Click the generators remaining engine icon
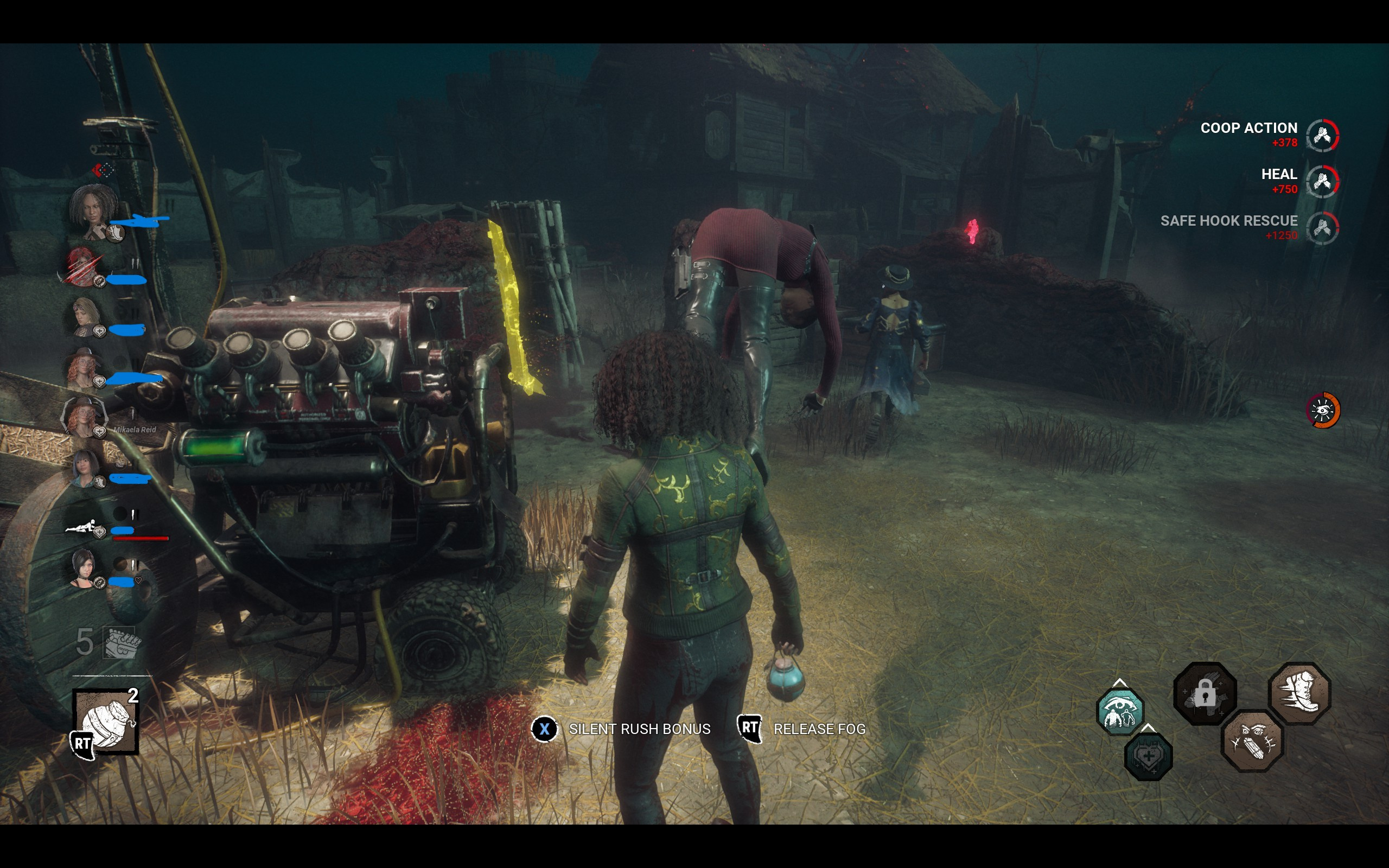Image resolution: width=1389 pixels, height=868 pixels. coord(120,643)
